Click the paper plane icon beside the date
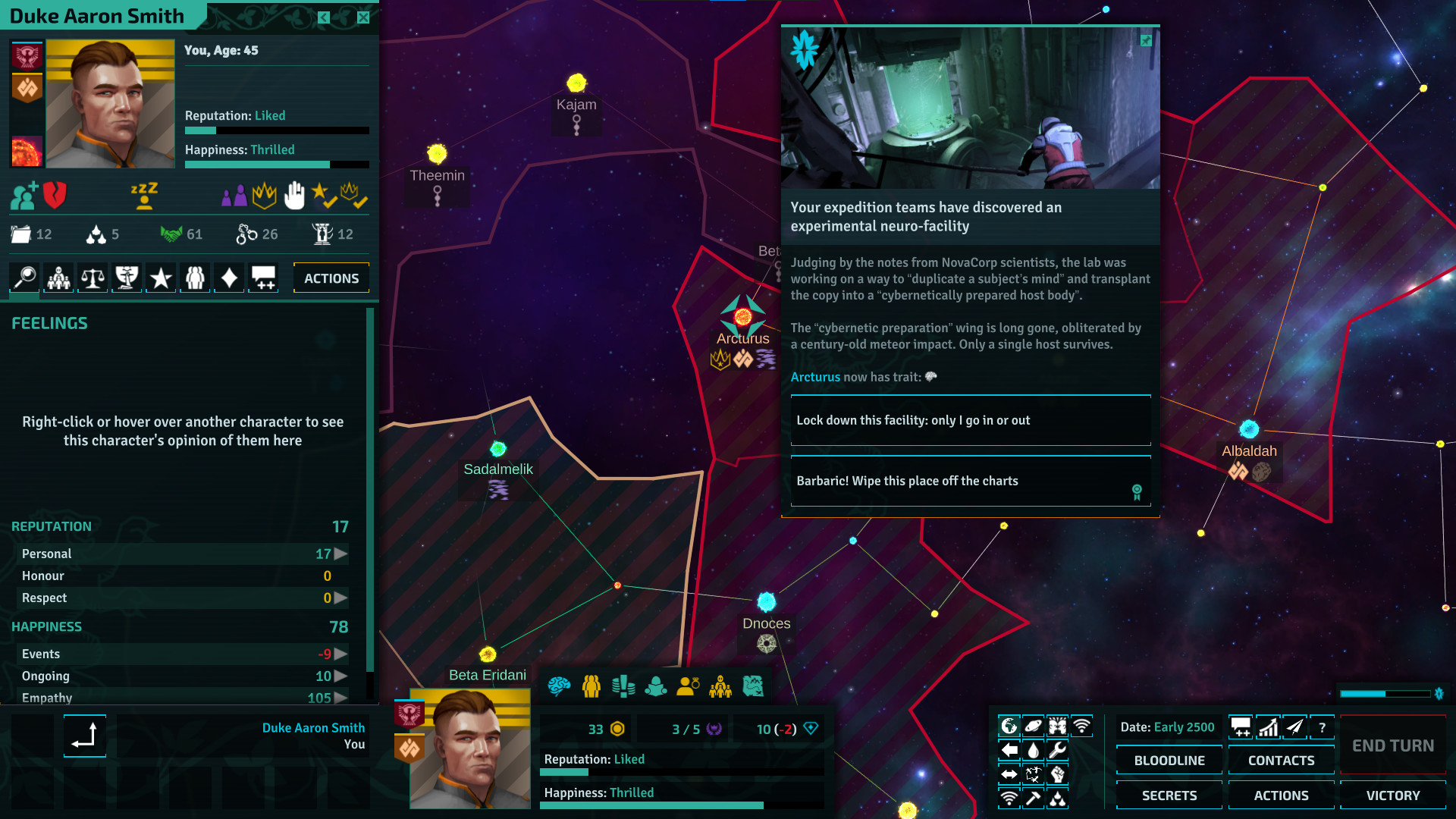The height and width of the screenshot is (819, 1456). [x=1294, y=727]
